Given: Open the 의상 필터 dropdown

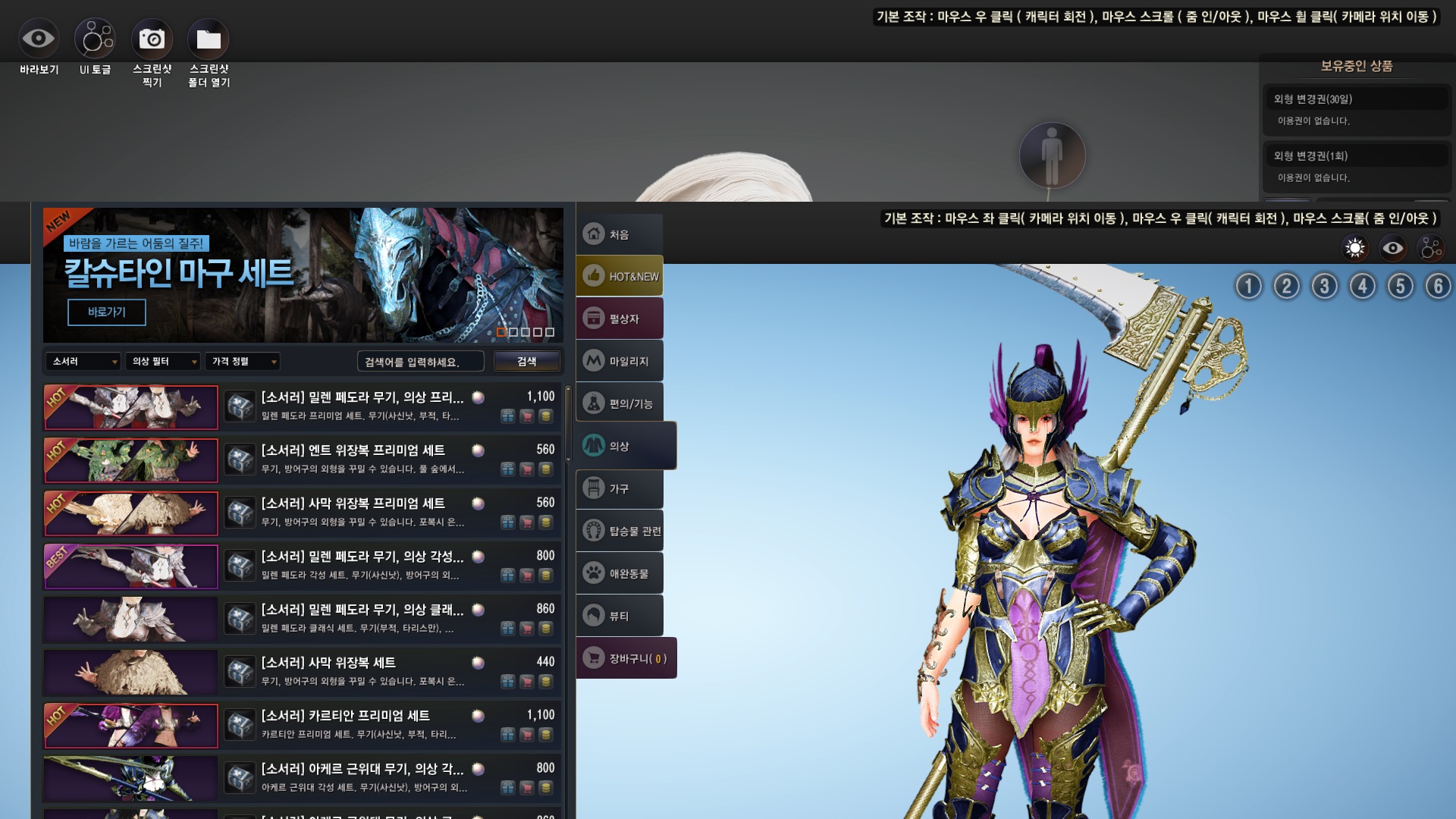Looking at the screenshot, I should point(163,362).
